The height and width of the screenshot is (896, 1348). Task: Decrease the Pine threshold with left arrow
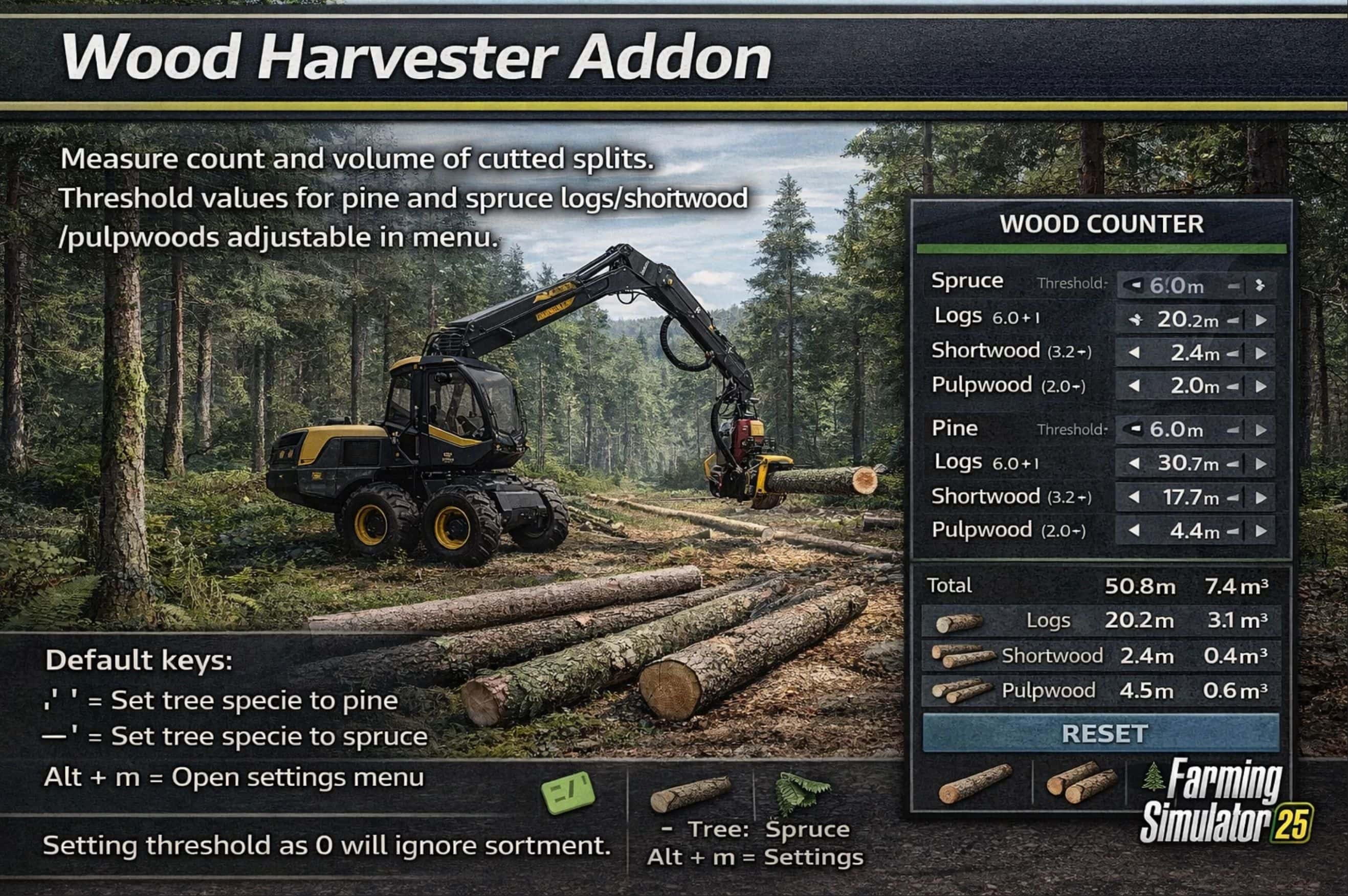tap(1135, 430)
